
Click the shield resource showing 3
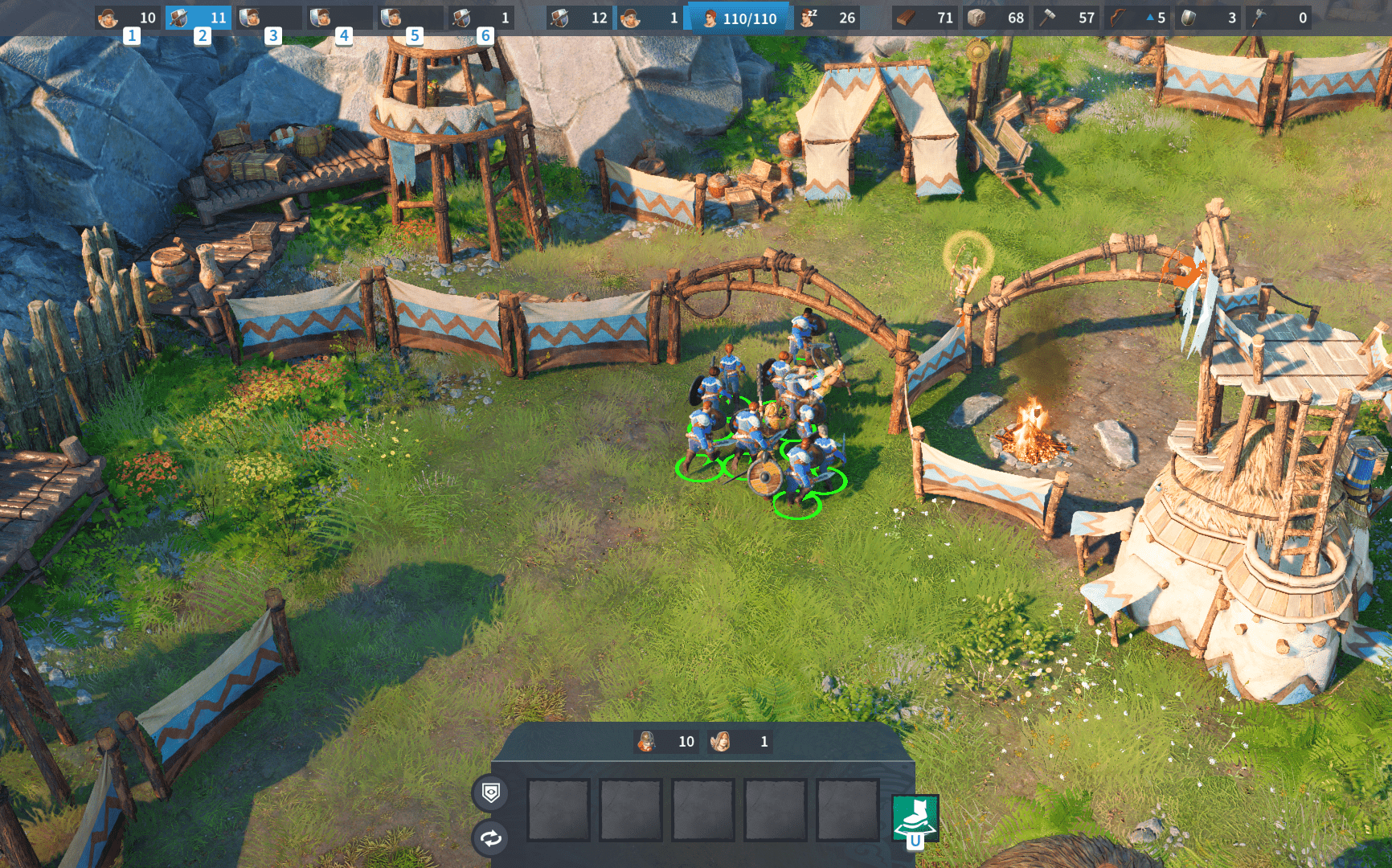(x=1208, y=18)
